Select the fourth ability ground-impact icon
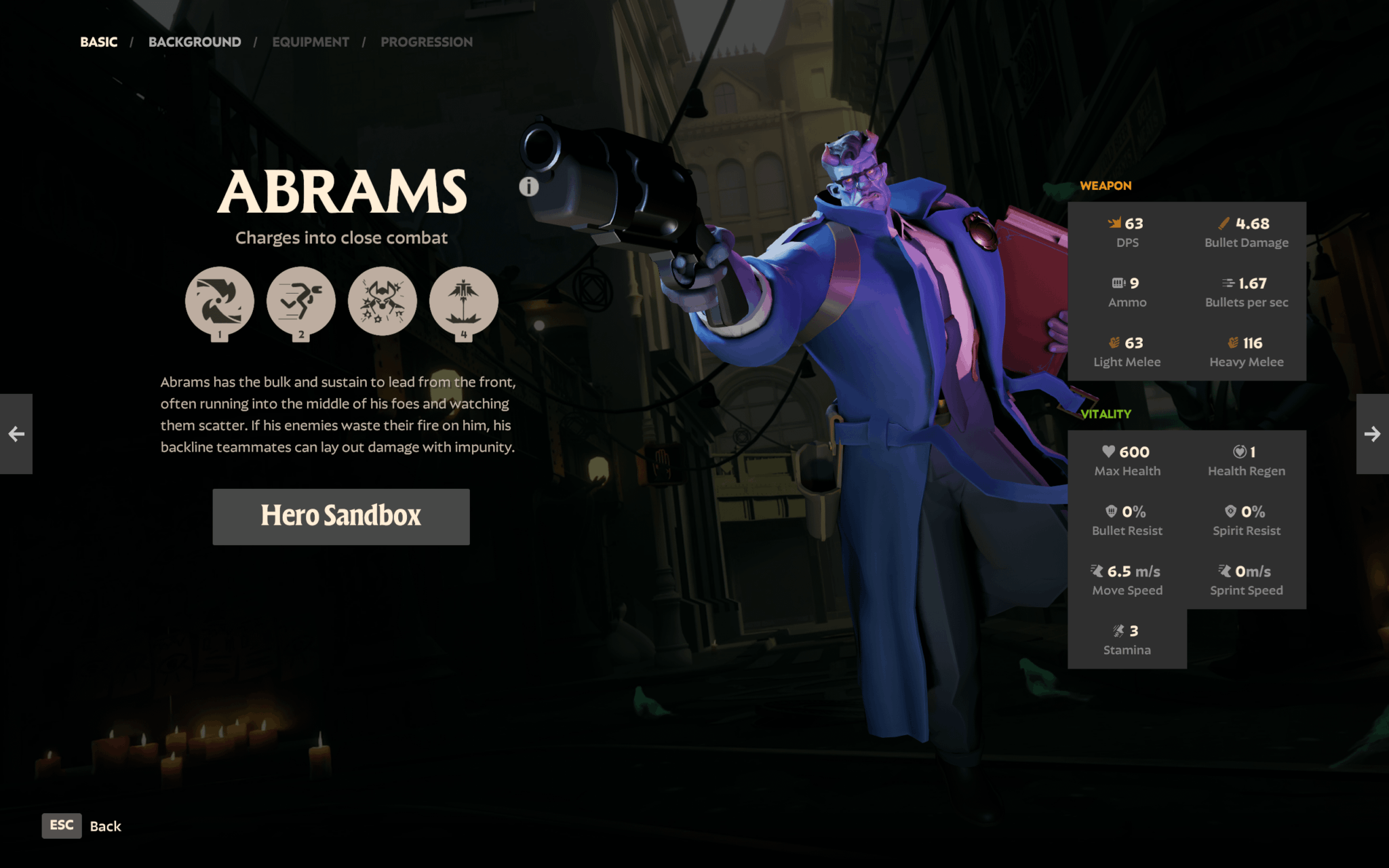Screen dimensions: 1389x868 pyautogui.click(x=464, y=301)
